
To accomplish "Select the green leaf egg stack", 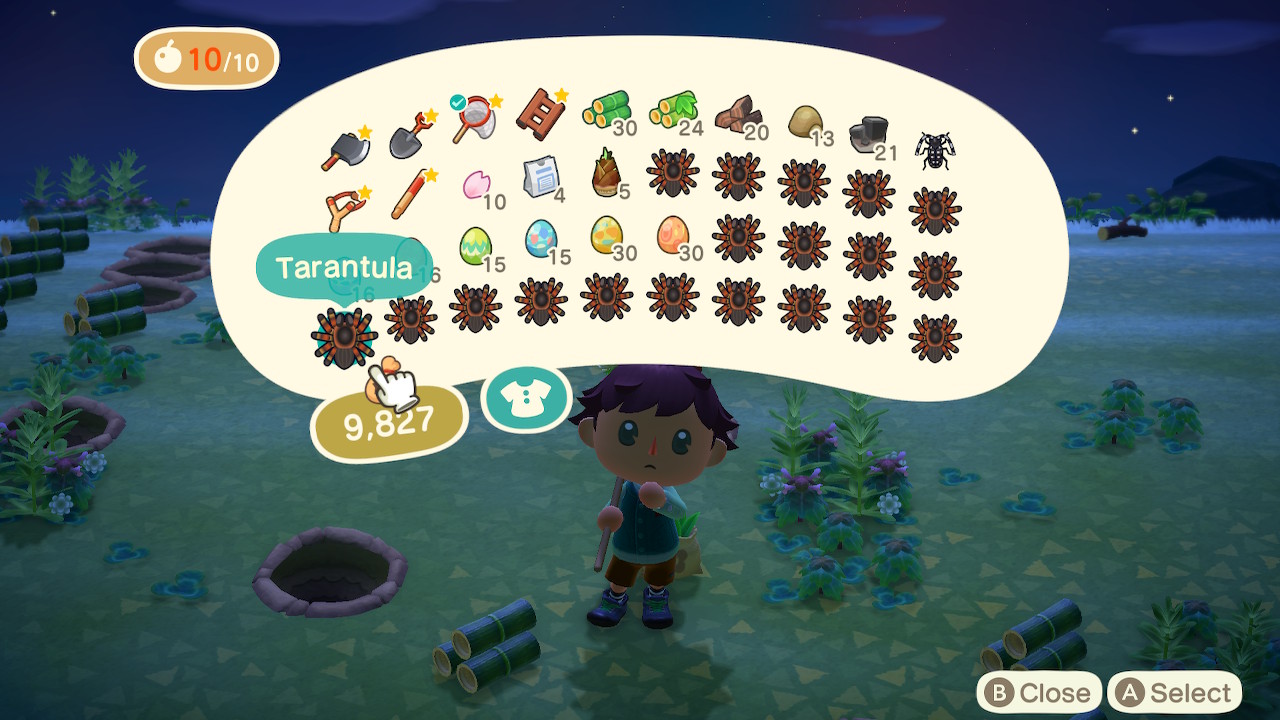I will click(475, 246).
